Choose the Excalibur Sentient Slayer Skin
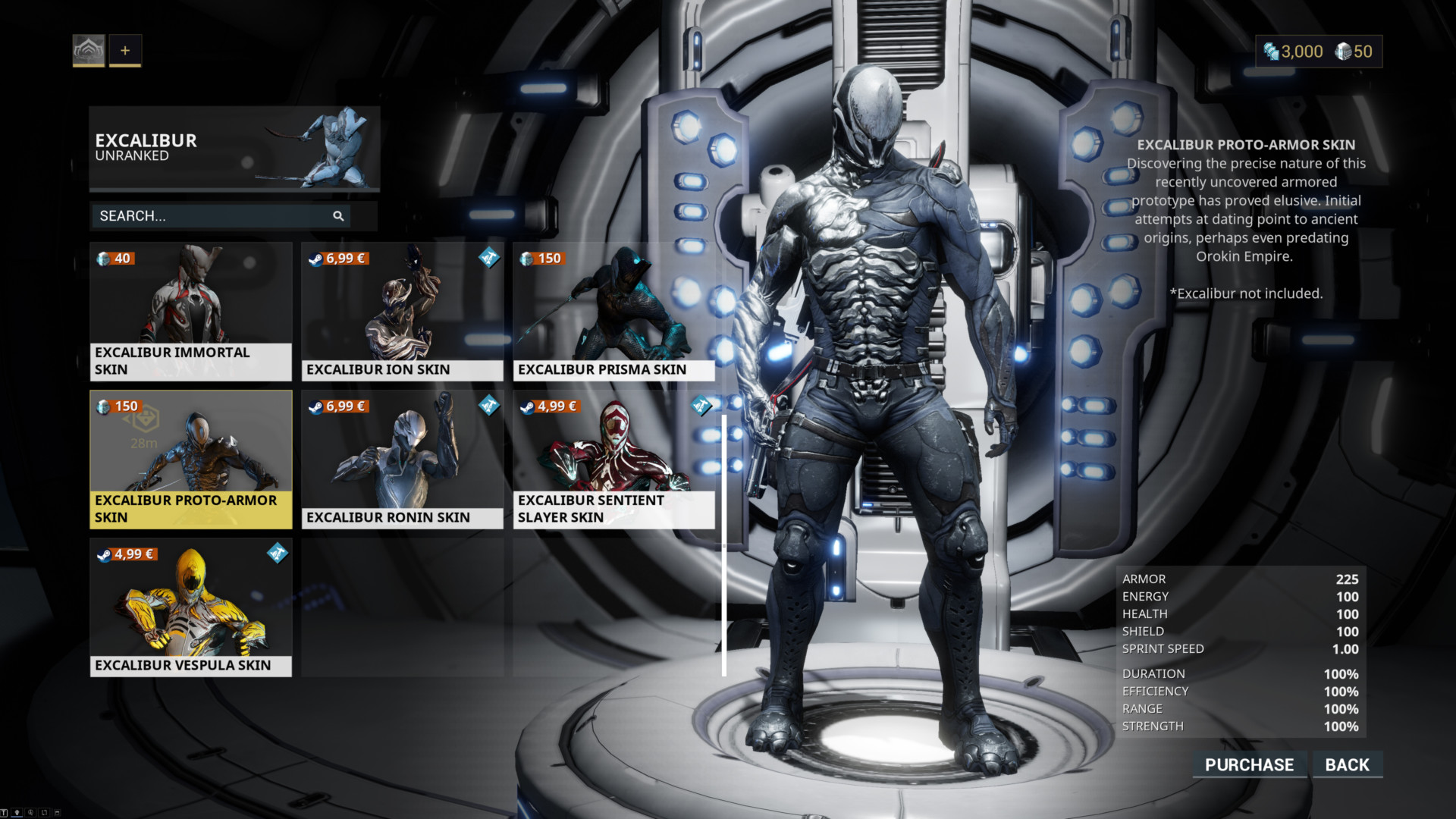 coord(613,459)
